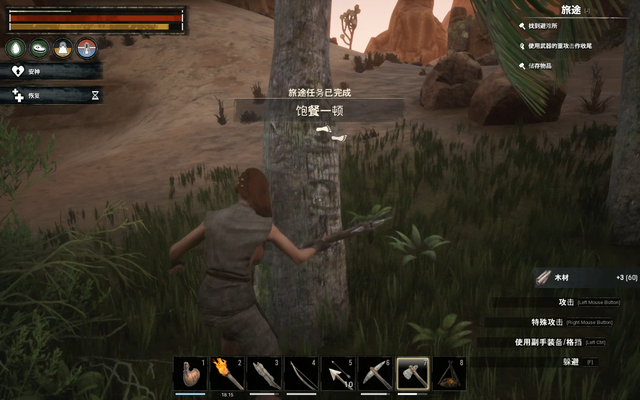Select the stone dagger hotbar slot
This screenshot has width=640, height=400.
click(x=263, y=374)
